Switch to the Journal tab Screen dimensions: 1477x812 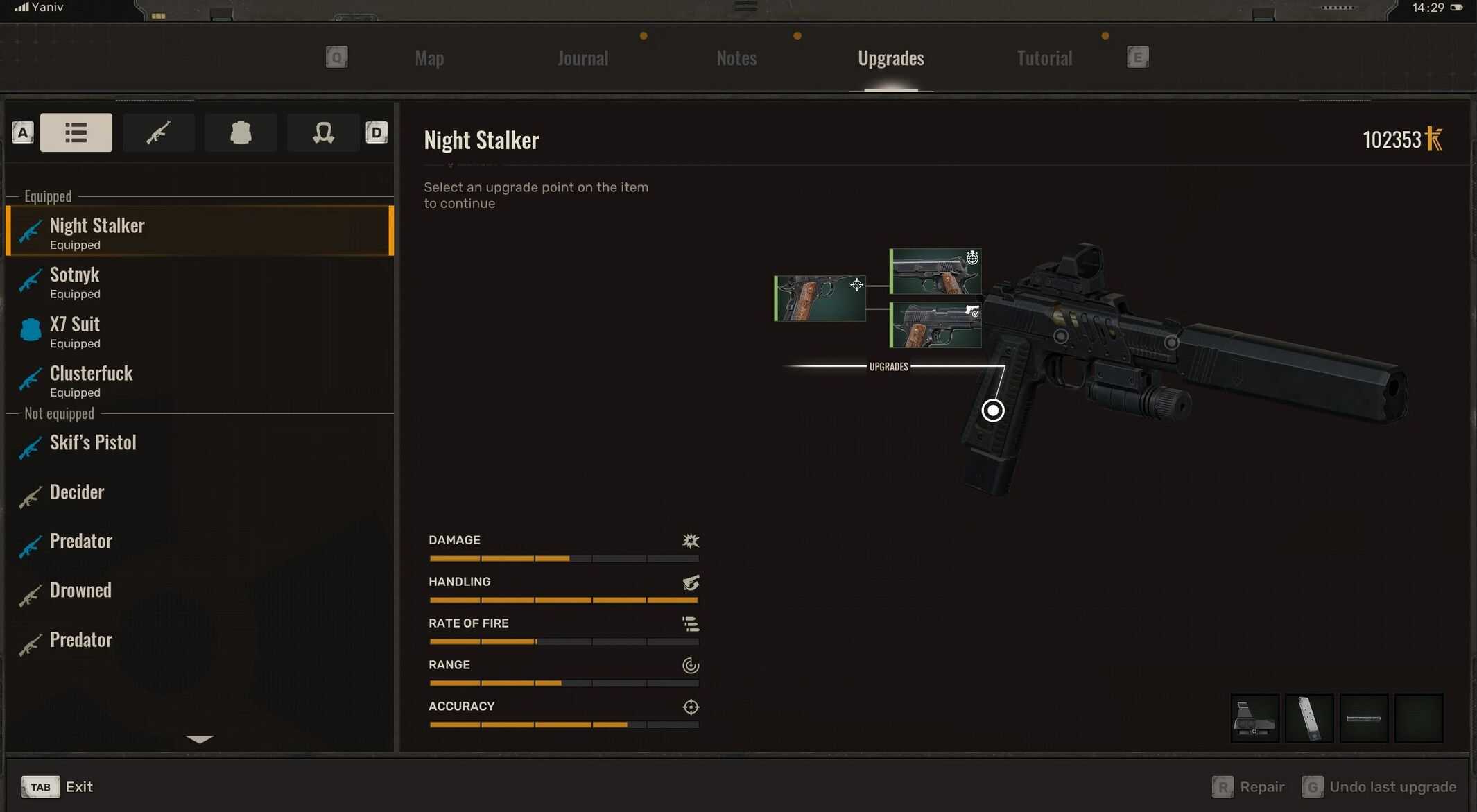pos(582,58)
